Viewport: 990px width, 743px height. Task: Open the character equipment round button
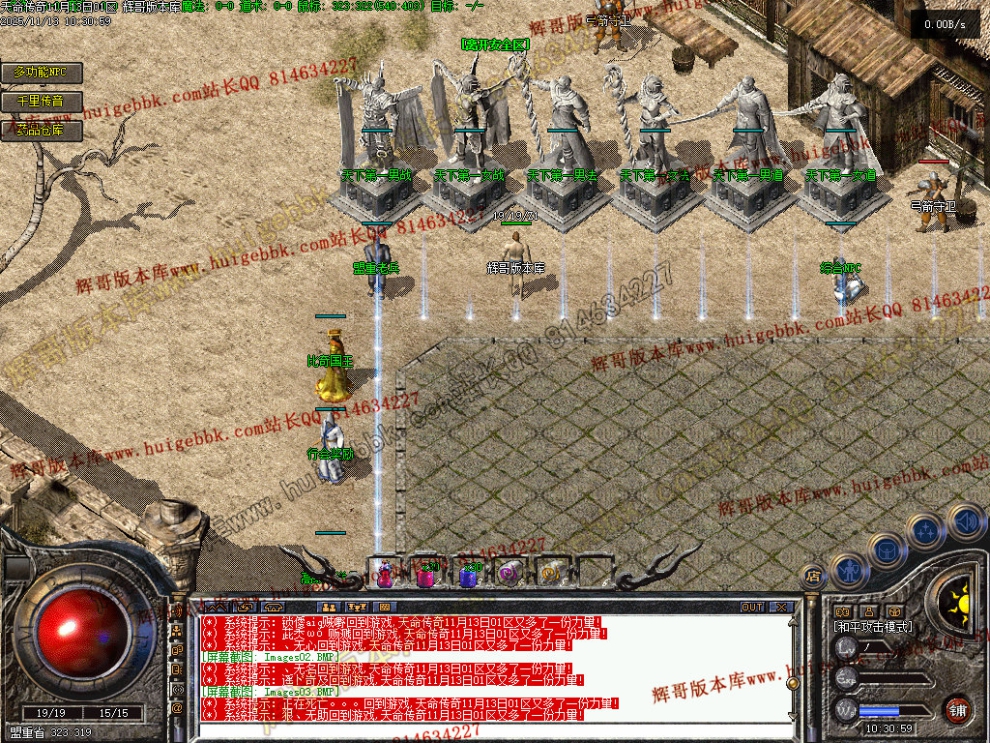click(x=849, y=571)
